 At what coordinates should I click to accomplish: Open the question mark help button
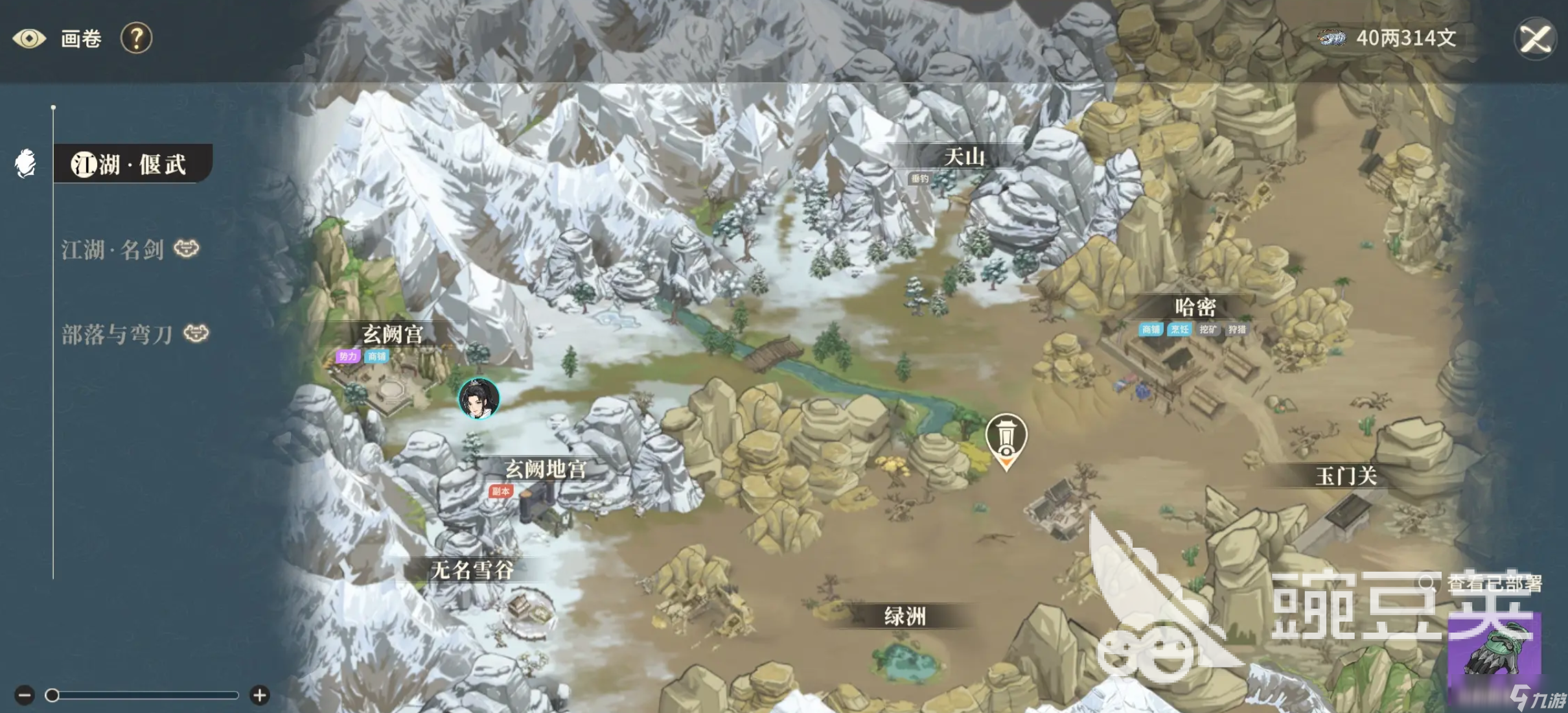[x=136, y=39]
